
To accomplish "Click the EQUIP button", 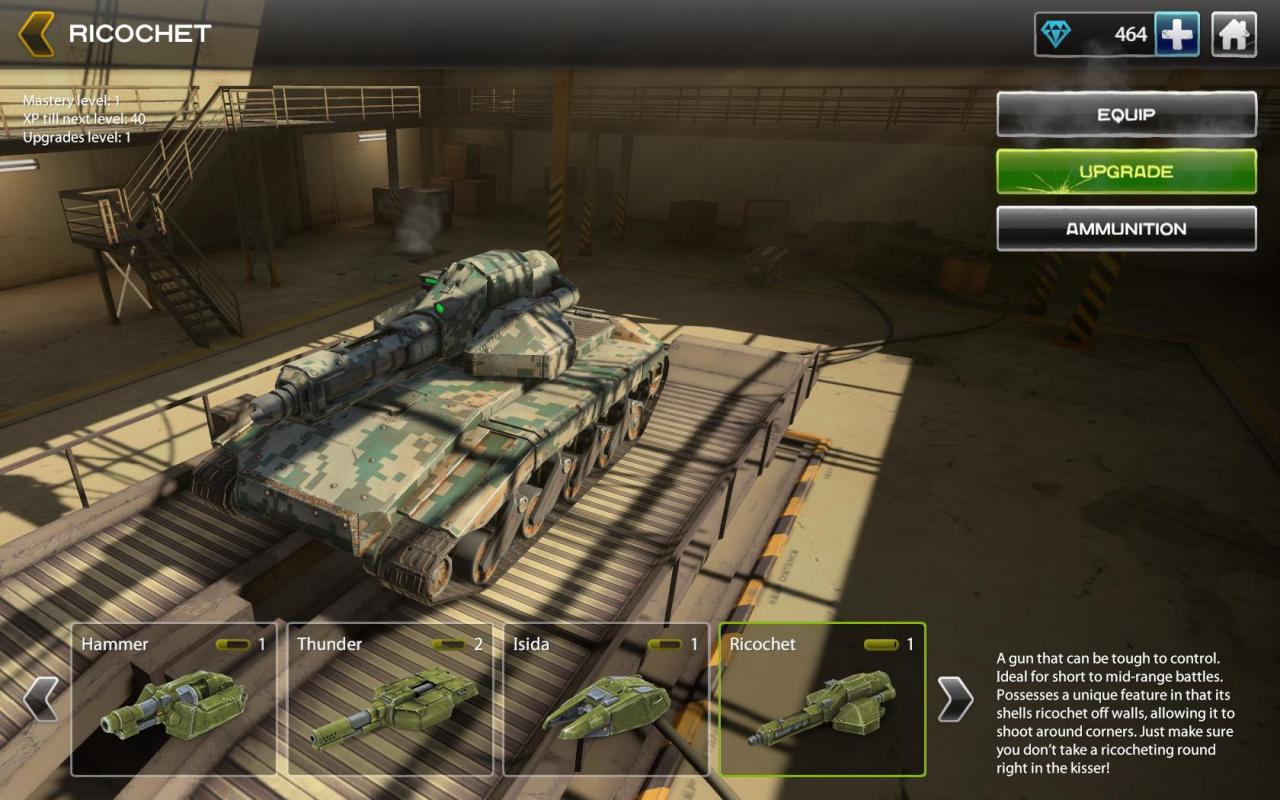I will pyautogui.click(x=1126, y=115).
